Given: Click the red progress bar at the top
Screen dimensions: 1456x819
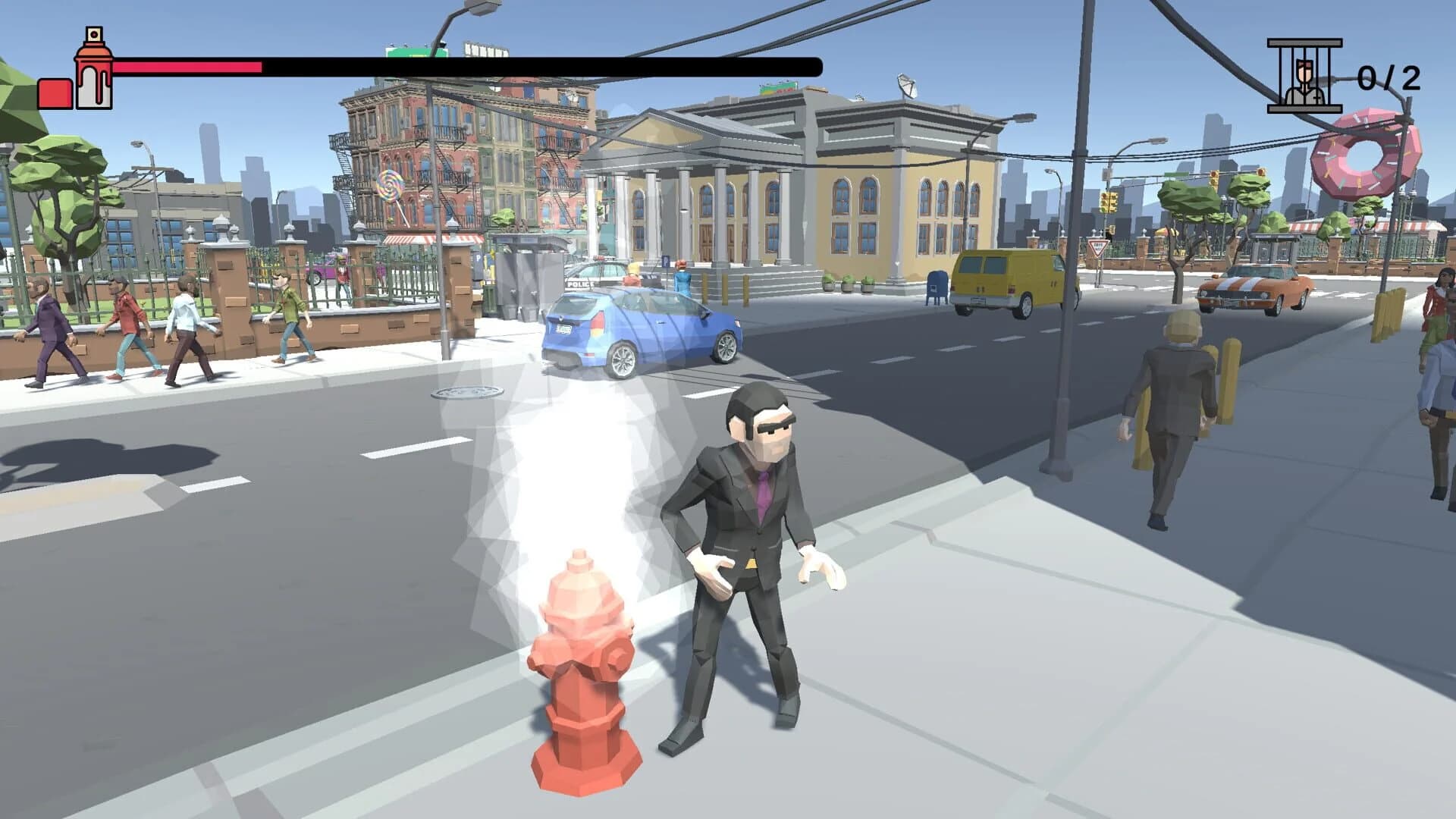Looking at the screenshot, I should click(186, 67).
